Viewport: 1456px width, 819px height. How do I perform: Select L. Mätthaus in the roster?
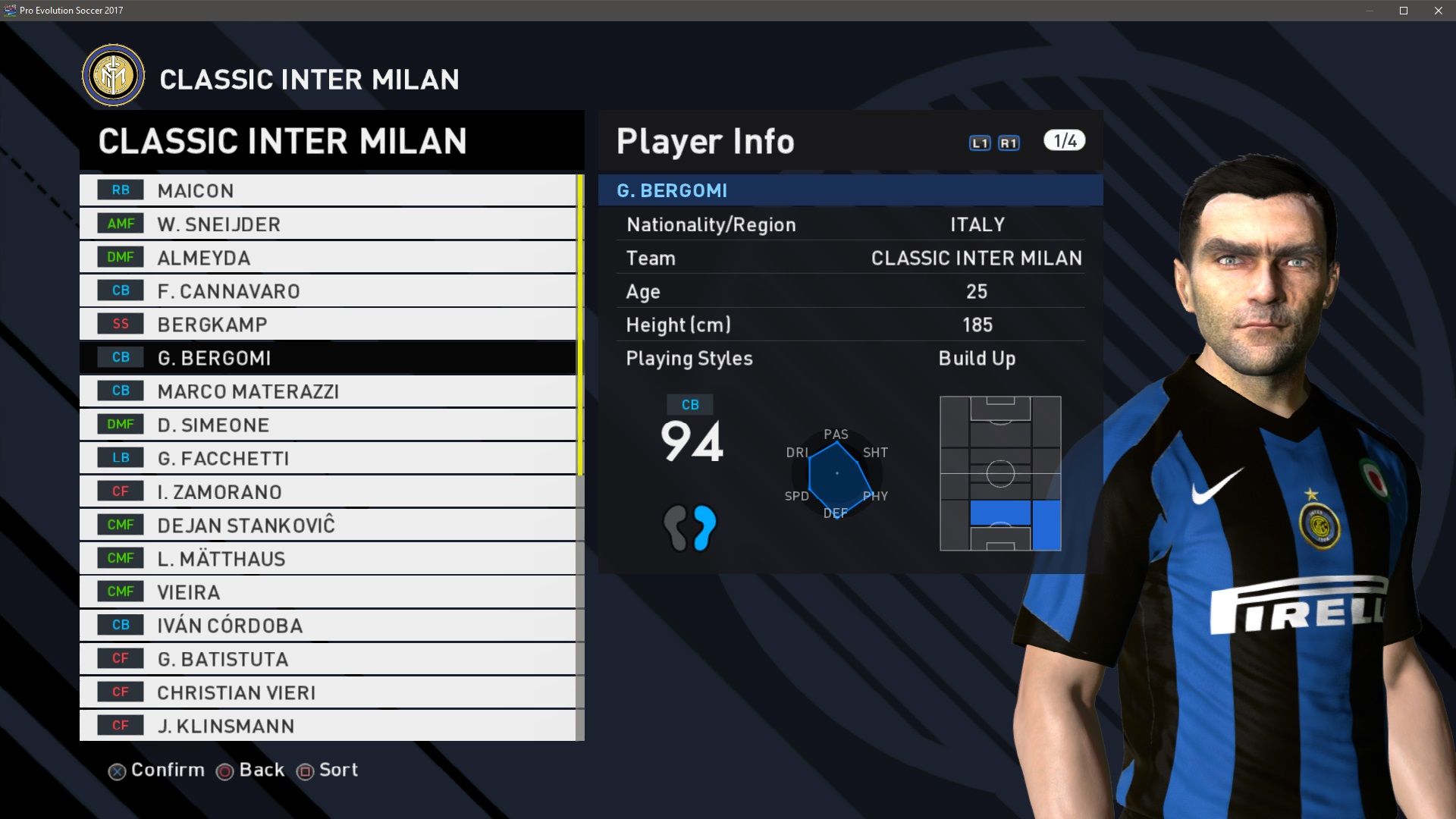click(328, 558)
